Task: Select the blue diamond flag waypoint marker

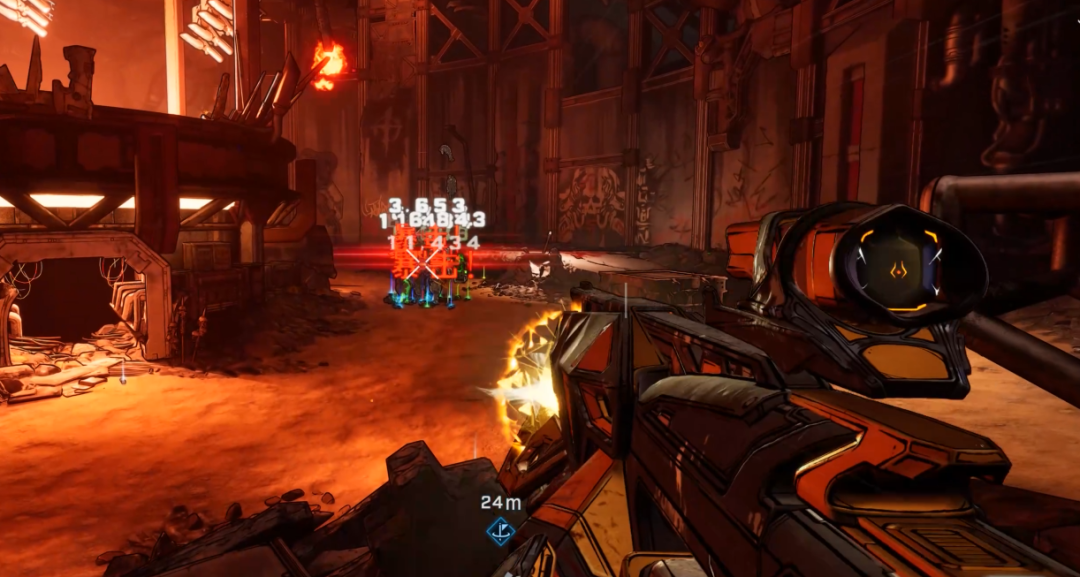Action: pos(500,531)
